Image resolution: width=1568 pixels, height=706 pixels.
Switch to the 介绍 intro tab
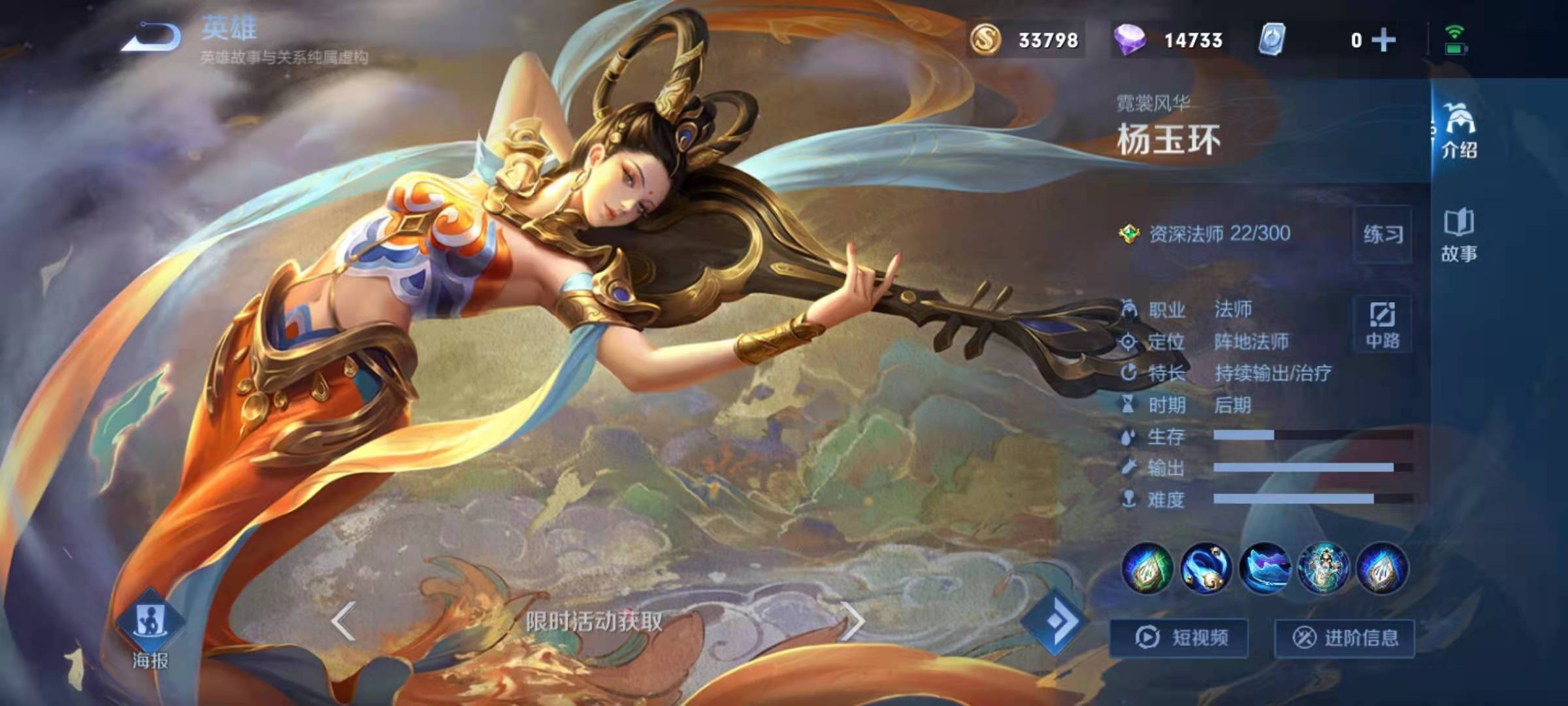pos(1459,131)
